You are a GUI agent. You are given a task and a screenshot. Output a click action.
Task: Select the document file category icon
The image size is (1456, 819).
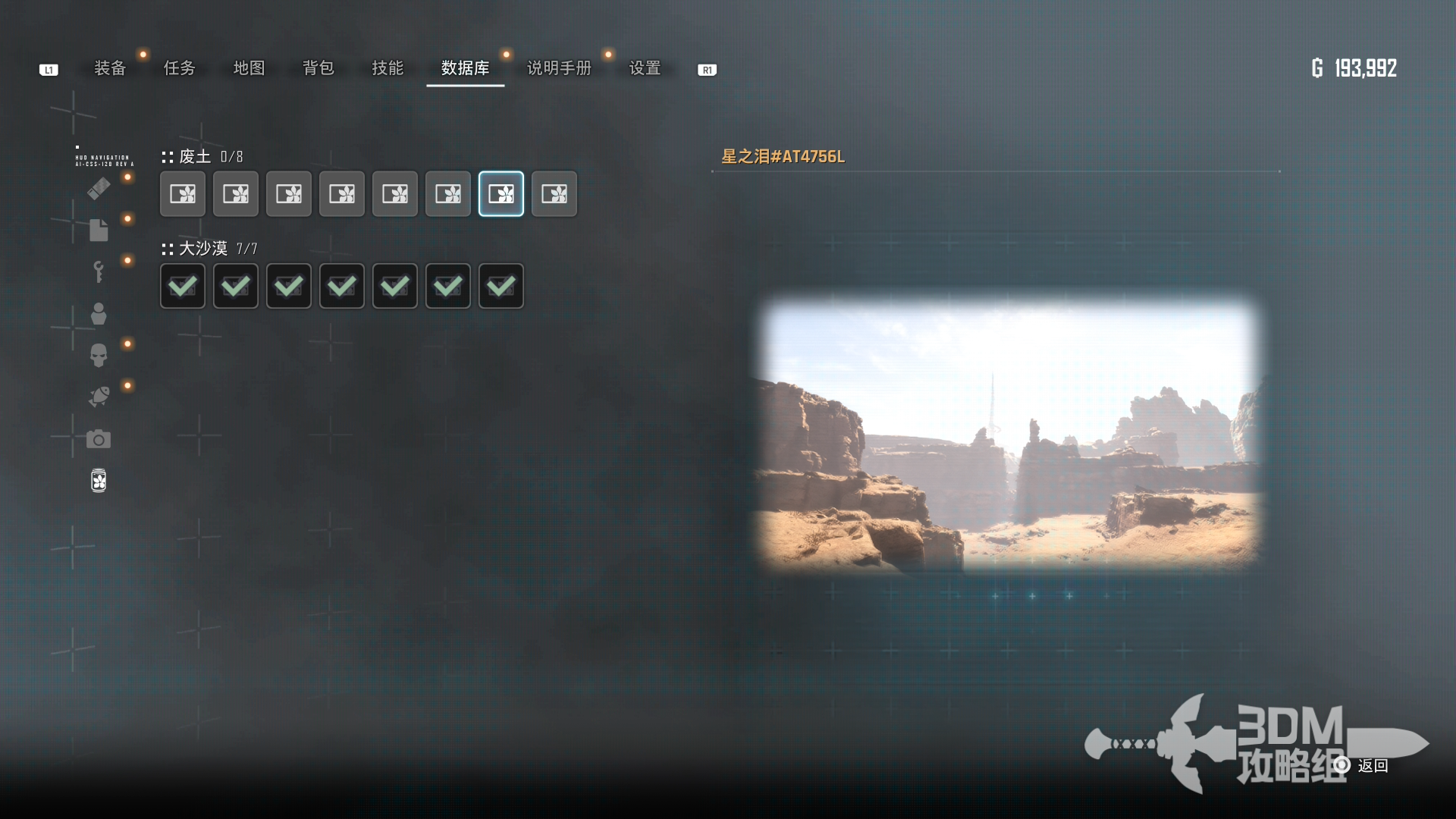click(x=99, y=230)
